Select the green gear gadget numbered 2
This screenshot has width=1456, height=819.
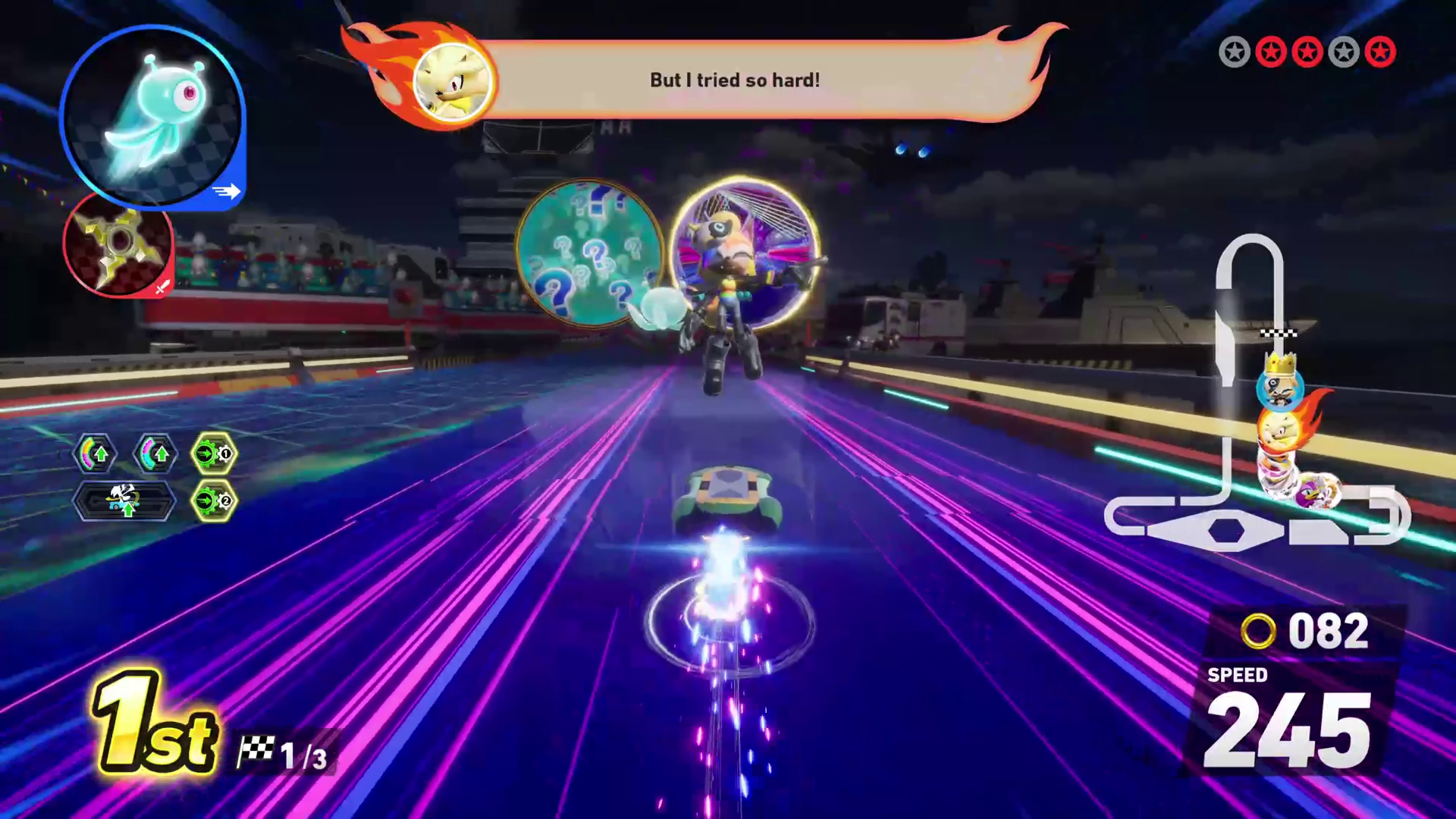pos(214,501)
